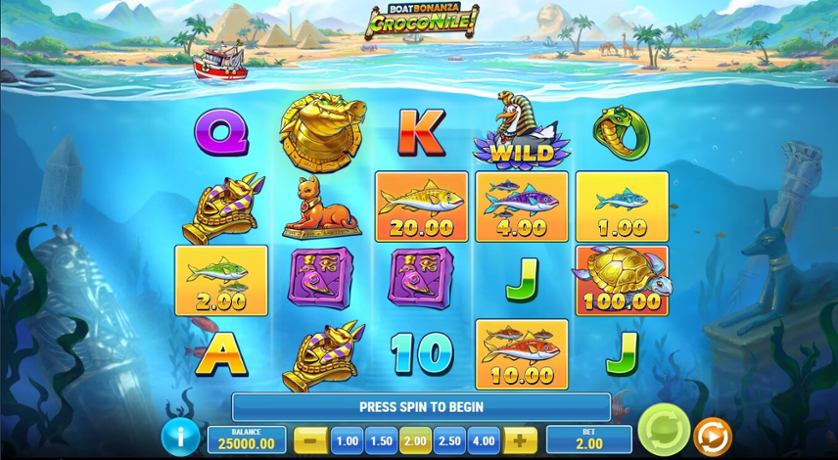Choose the 1.50 bet option

click(380, 440)
